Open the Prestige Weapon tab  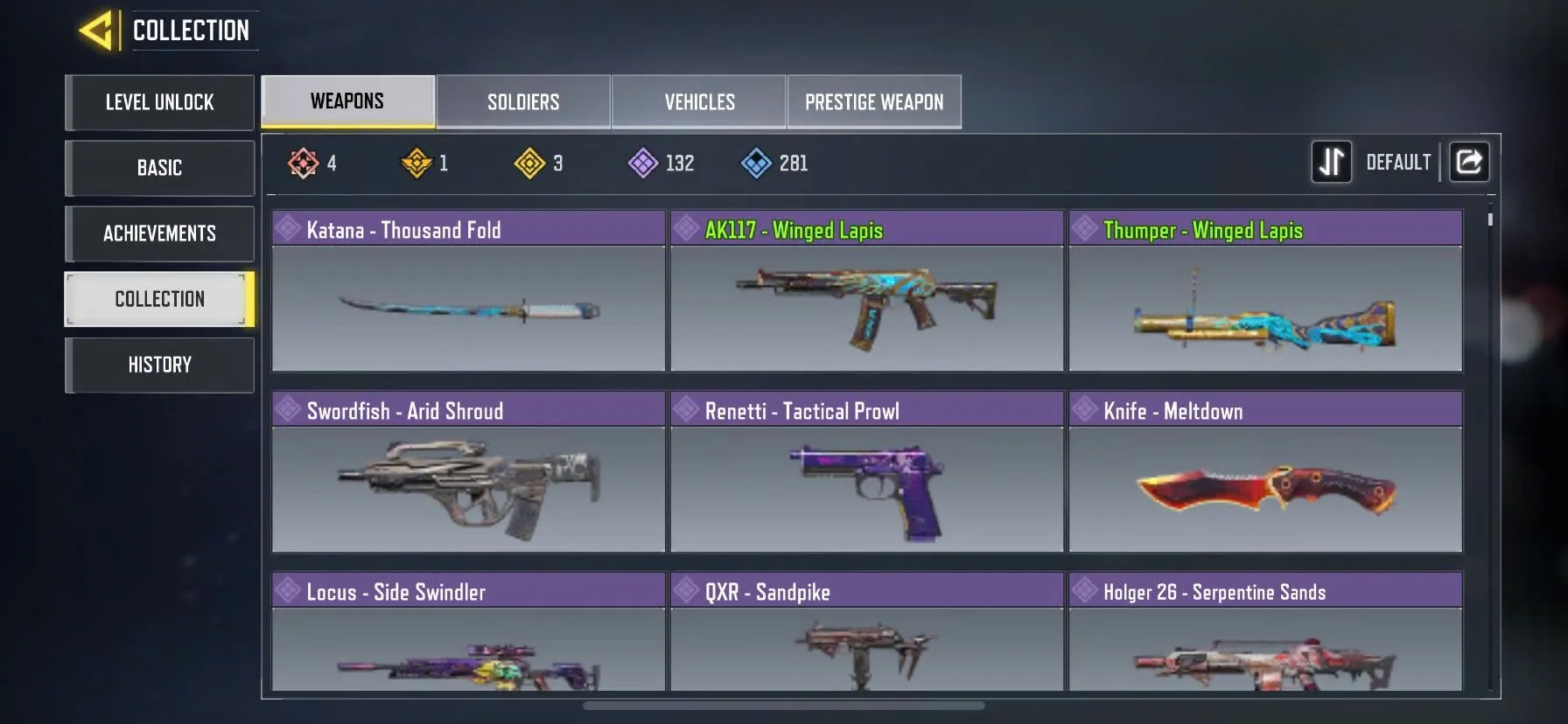click(874, 101)
